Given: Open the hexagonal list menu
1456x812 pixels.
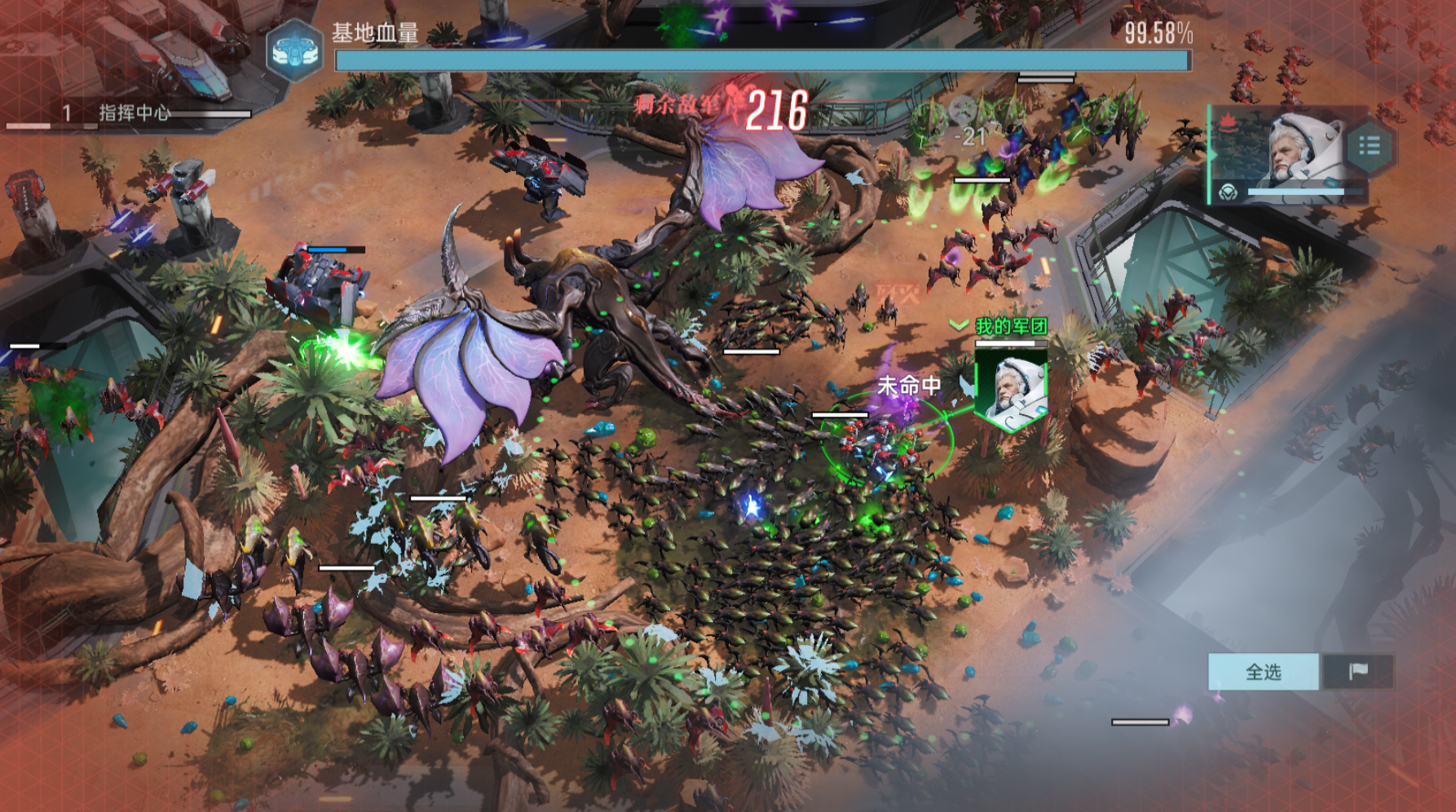Looking at the screenshot, I should (1369, 147).
